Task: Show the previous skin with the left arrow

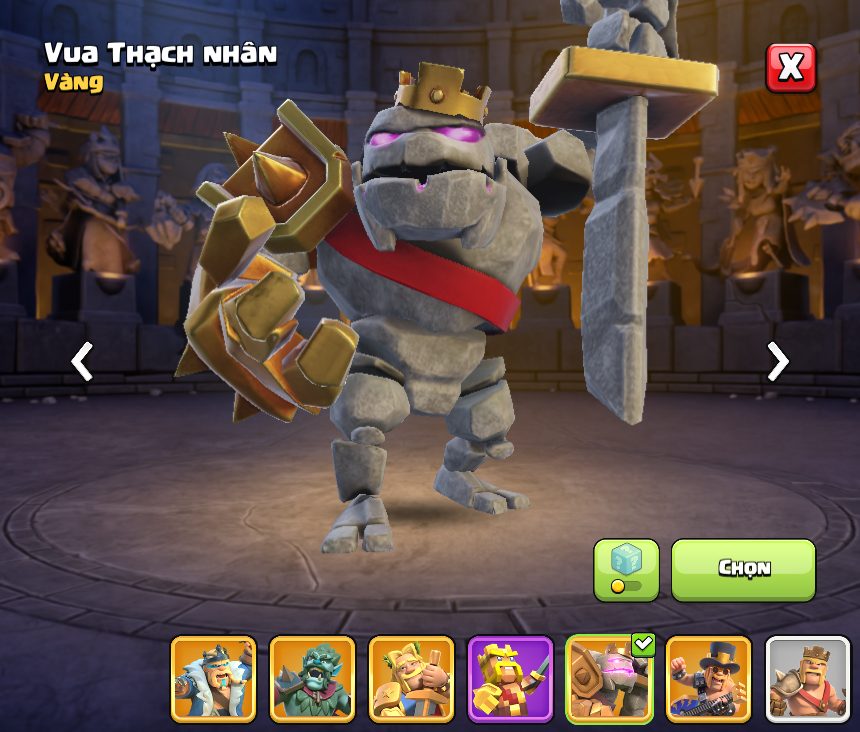Action: (x=82, y=361)
